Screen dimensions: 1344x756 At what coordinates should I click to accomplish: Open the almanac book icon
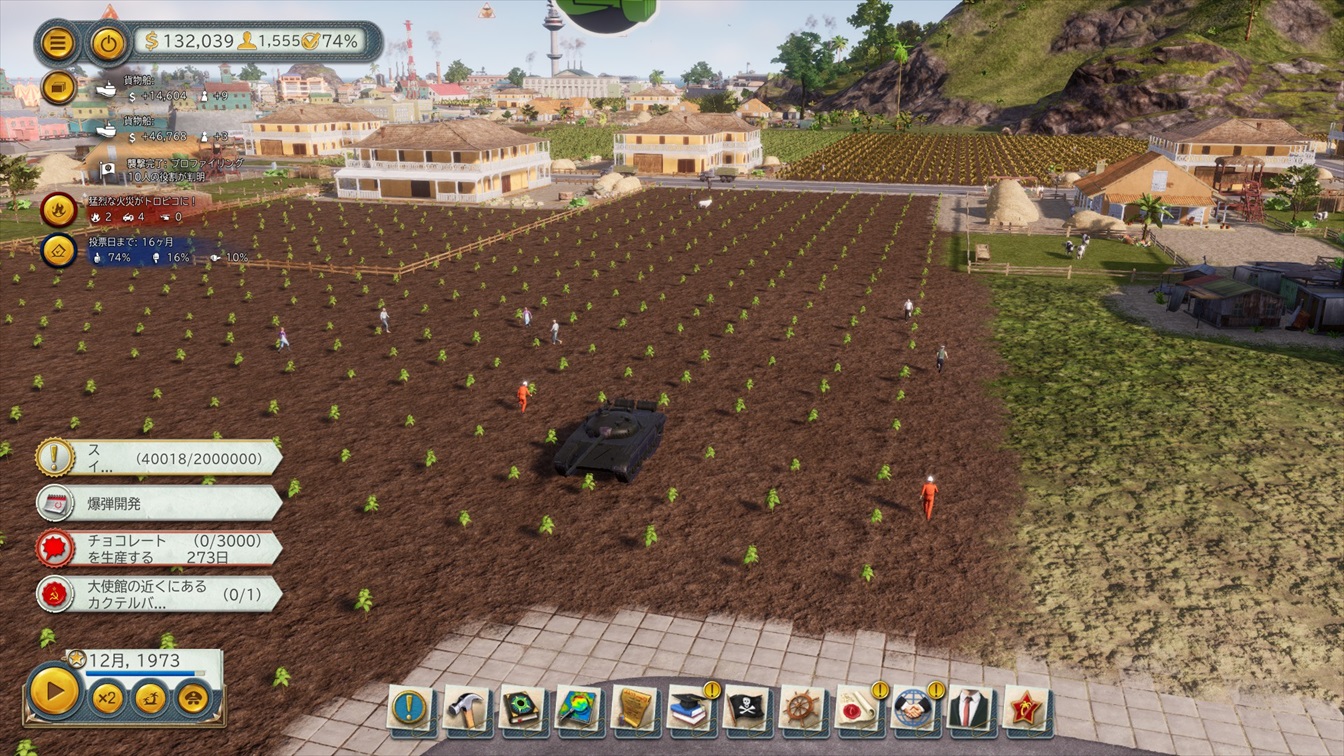pos(521,708)
